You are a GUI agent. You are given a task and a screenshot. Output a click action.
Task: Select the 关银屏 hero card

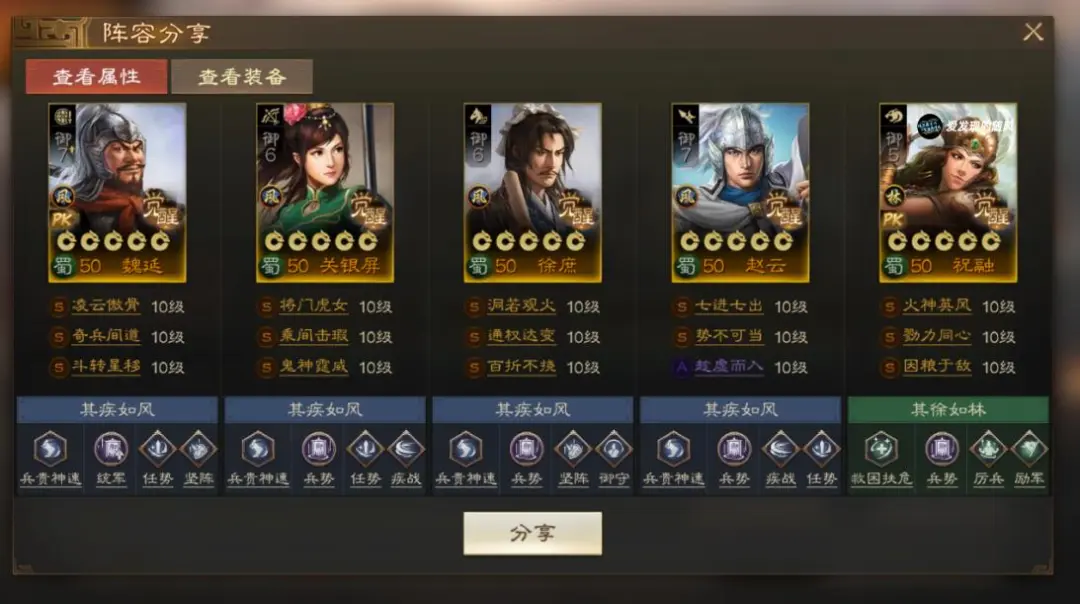325,192
